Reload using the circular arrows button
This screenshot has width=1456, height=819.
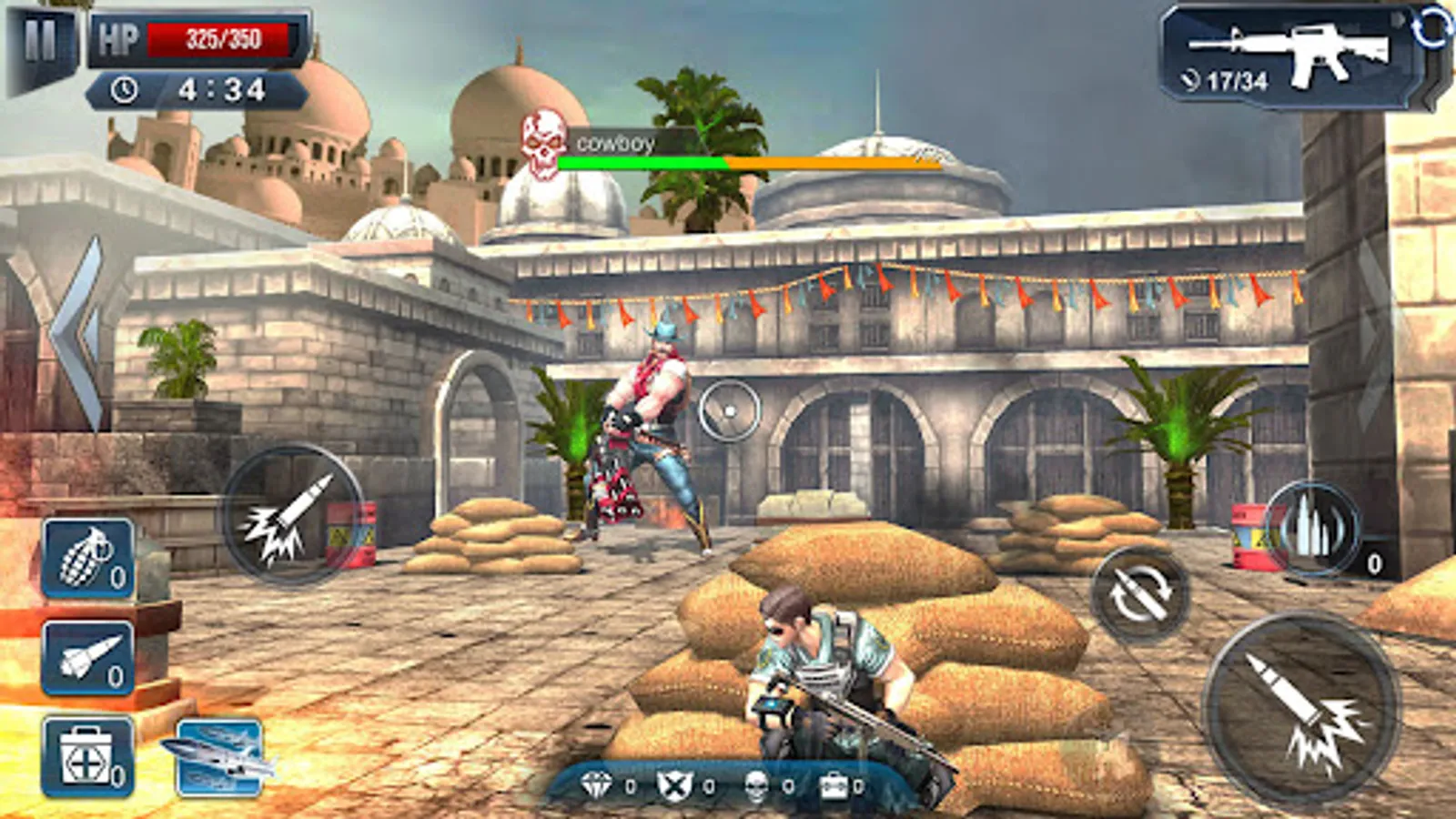pyautogui.click(x=1139, y=595)
